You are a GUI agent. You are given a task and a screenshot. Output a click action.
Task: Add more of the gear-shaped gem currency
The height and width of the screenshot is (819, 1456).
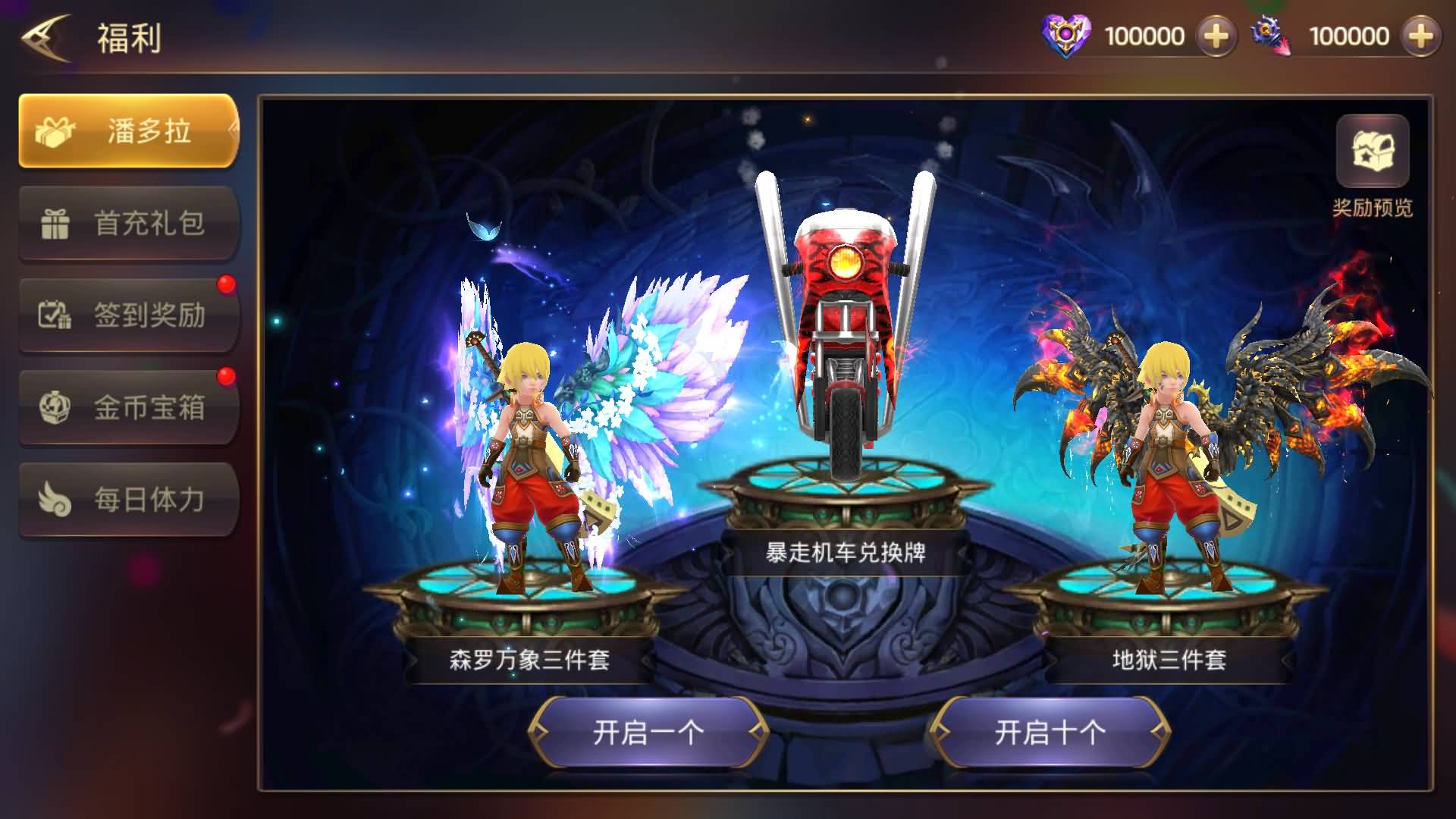pos(1420,36)
